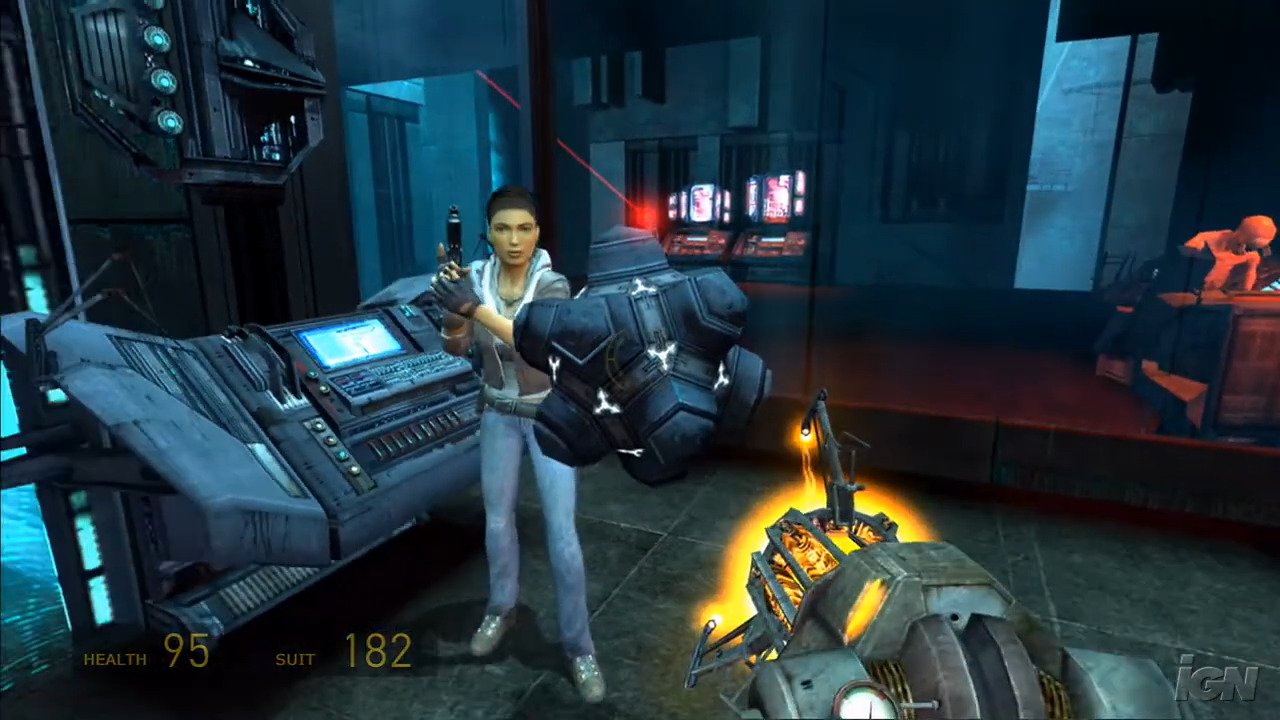Click the SUIT energy indicator on the HUD
Viewport: 1280px width, 720px height.
(x=294, y=659)
